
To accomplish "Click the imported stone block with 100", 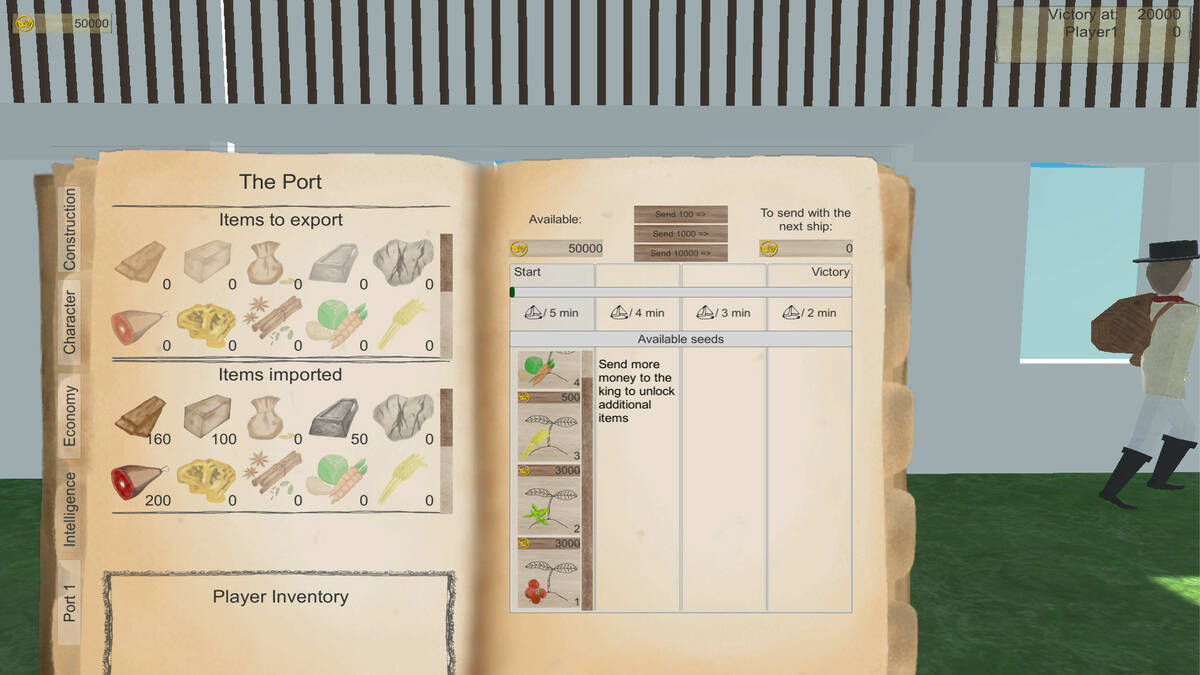I will click(x=207, y=417).
